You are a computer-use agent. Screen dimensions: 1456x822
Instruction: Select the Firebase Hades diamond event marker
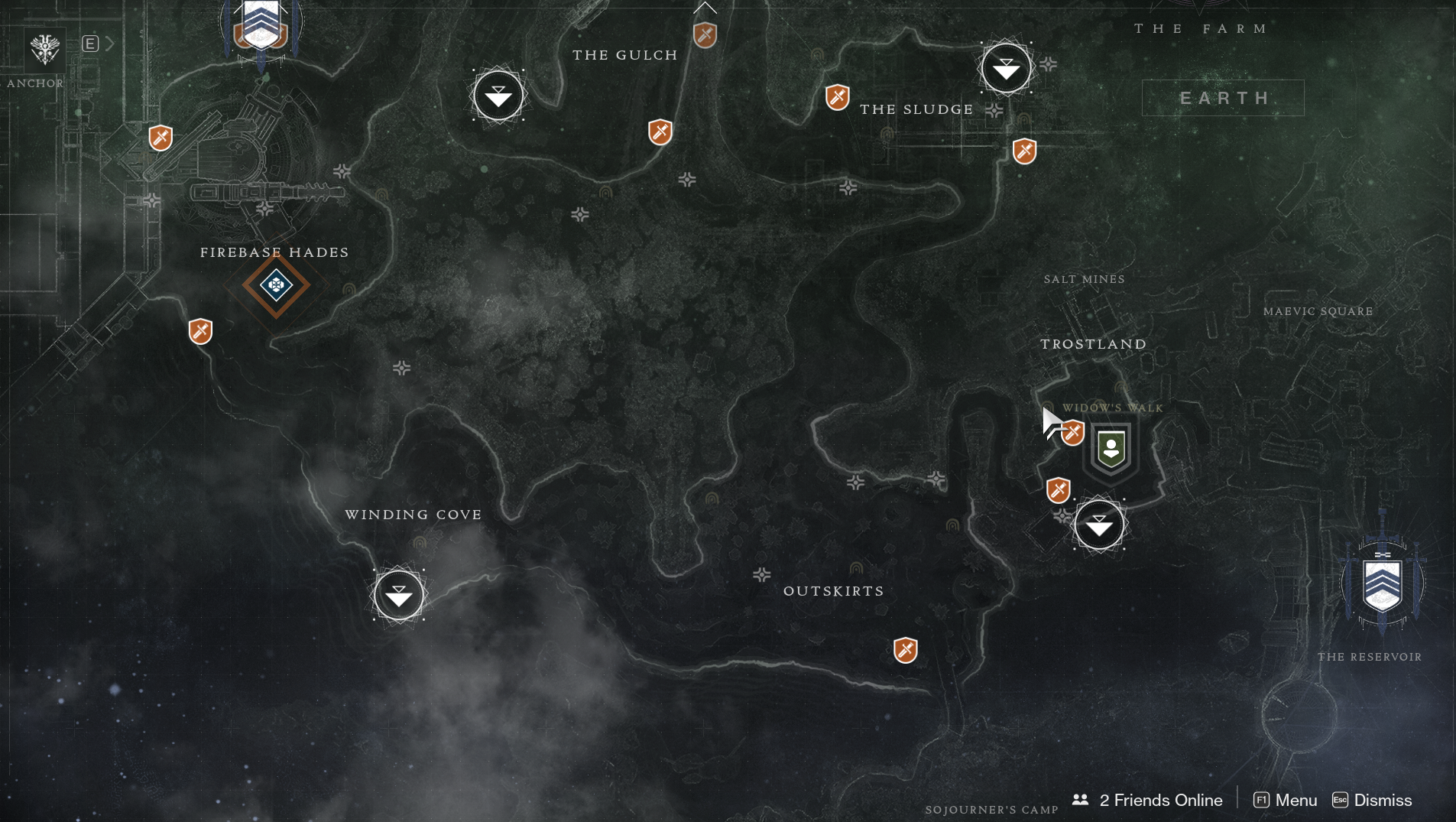tap(276, 285)
